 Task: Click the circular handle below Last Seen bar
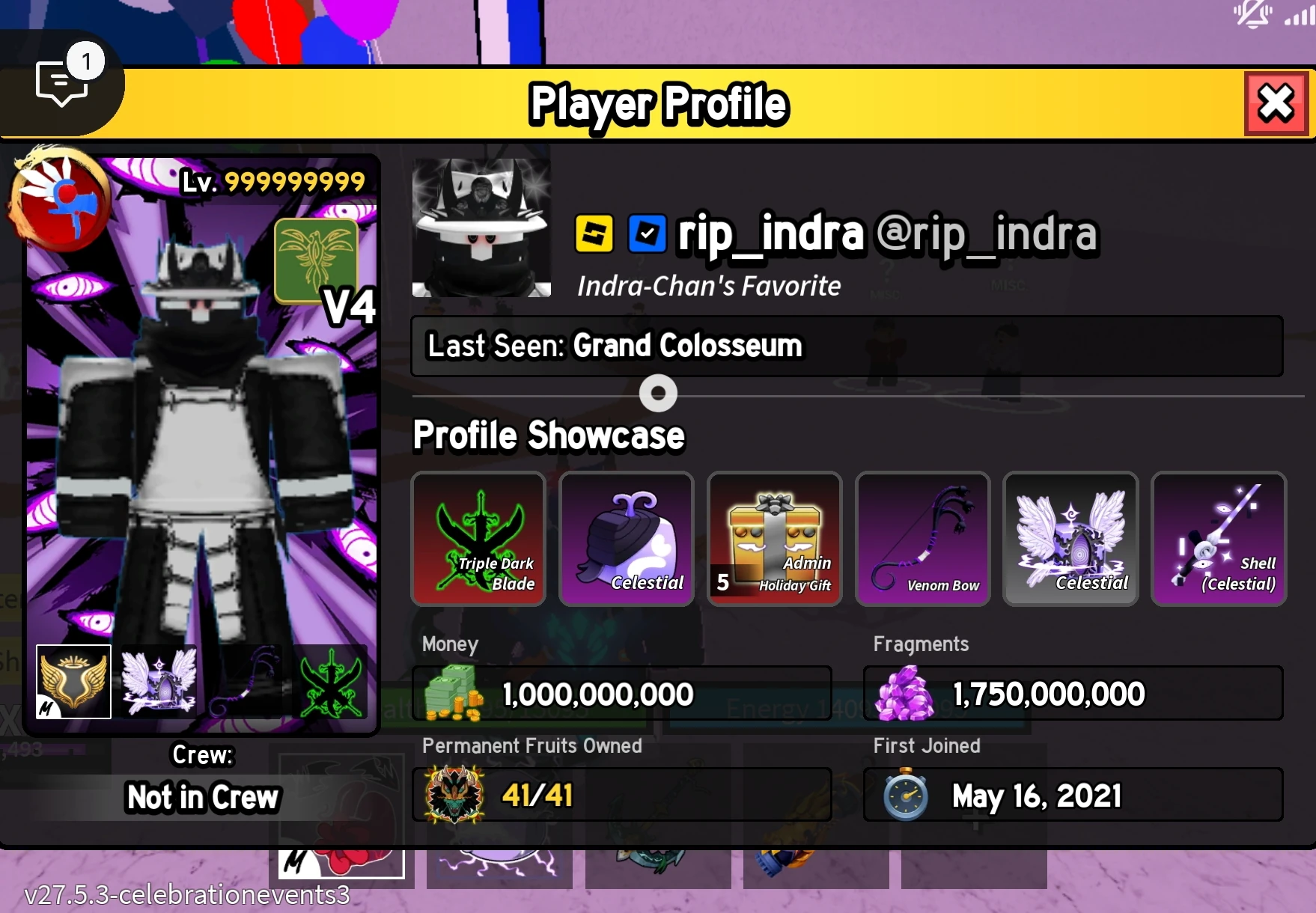[658, 393]
